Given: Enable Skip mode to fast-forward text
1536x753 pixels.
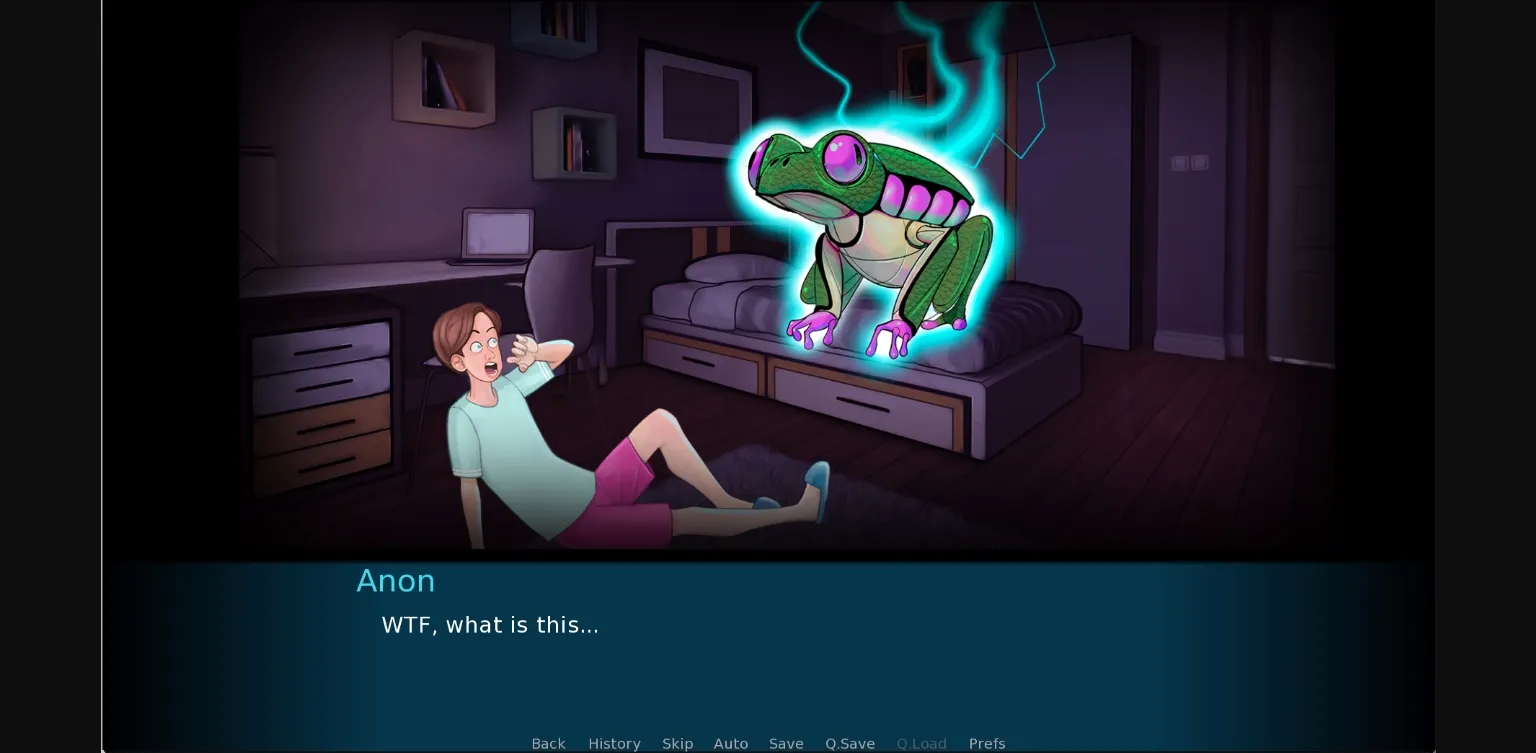Looking at the screenshot, I should (677, 743).
